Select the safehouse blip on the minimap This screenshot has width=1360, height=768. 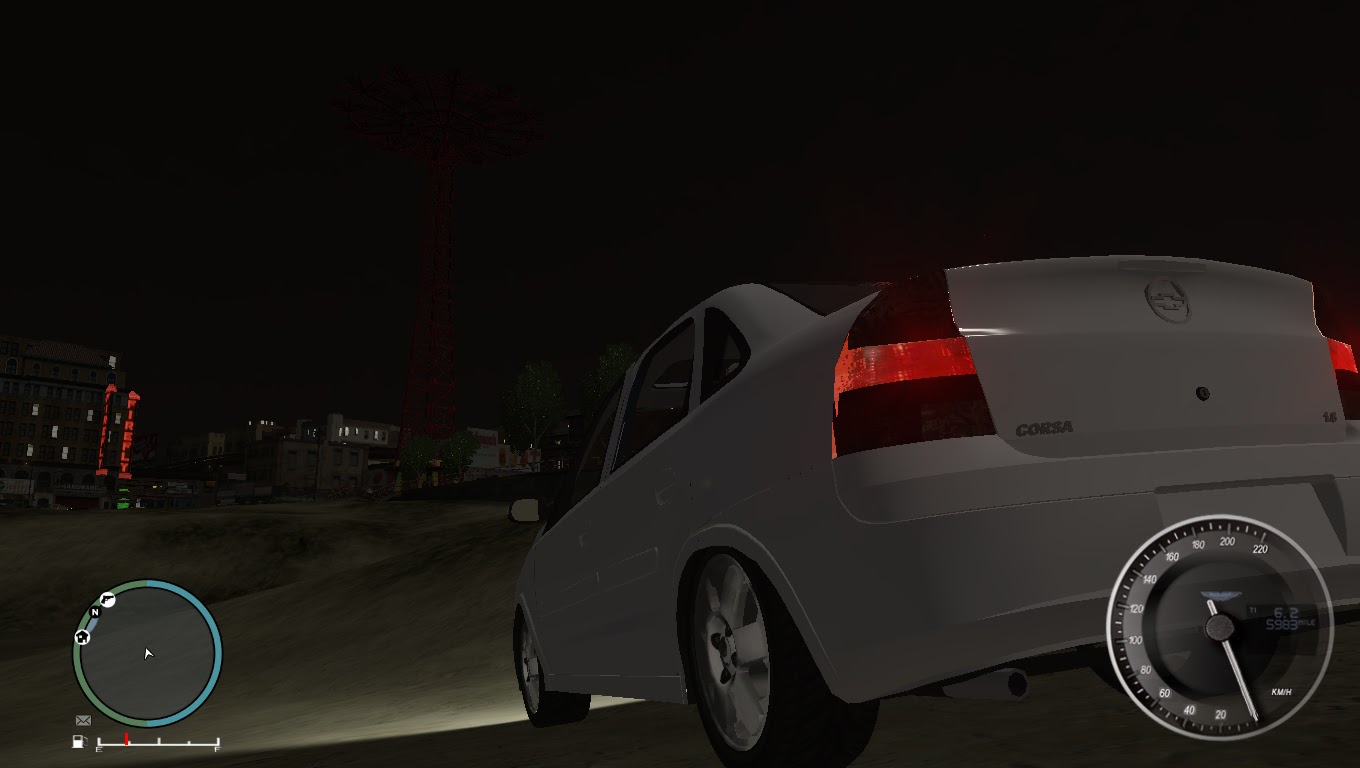[x=82, y=638]
